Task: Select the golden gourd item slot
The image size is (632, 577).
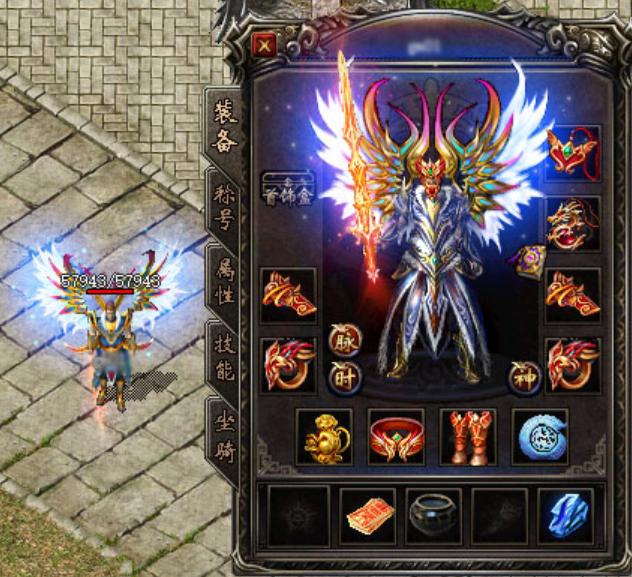Action: point(325,437)
